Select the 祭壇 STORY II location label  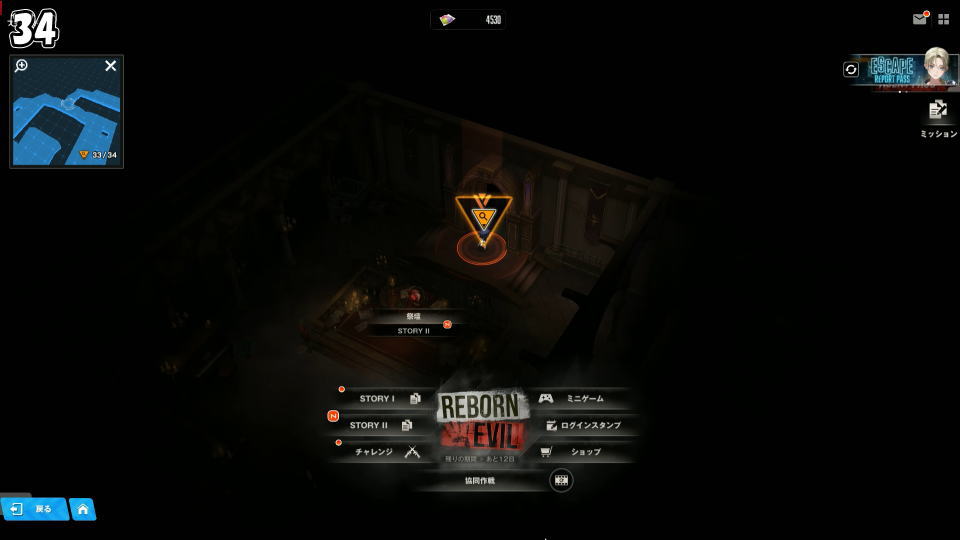413,324
